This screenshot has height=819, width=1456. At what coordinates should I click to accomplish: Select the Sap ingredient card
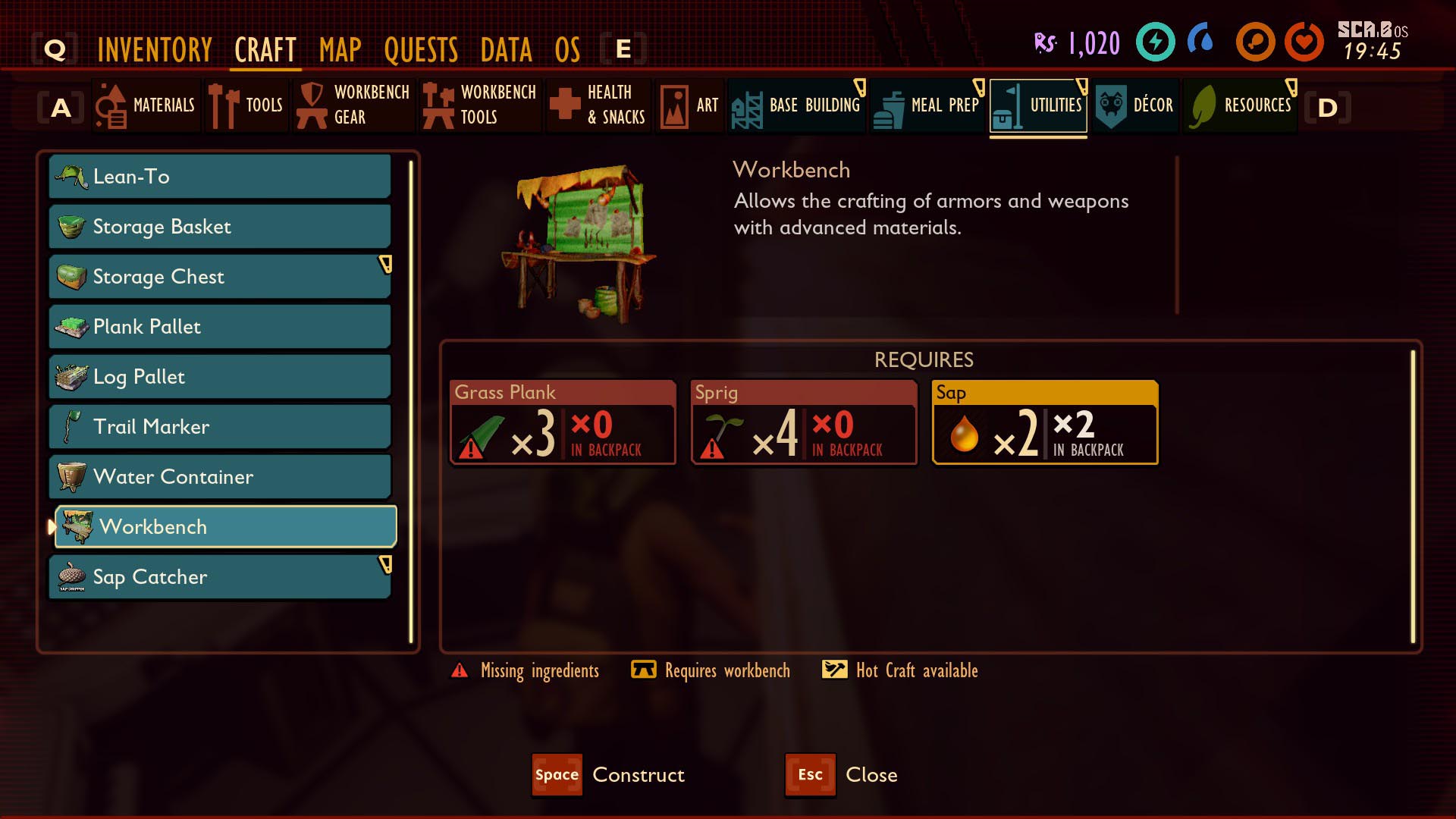point(1044,422)
